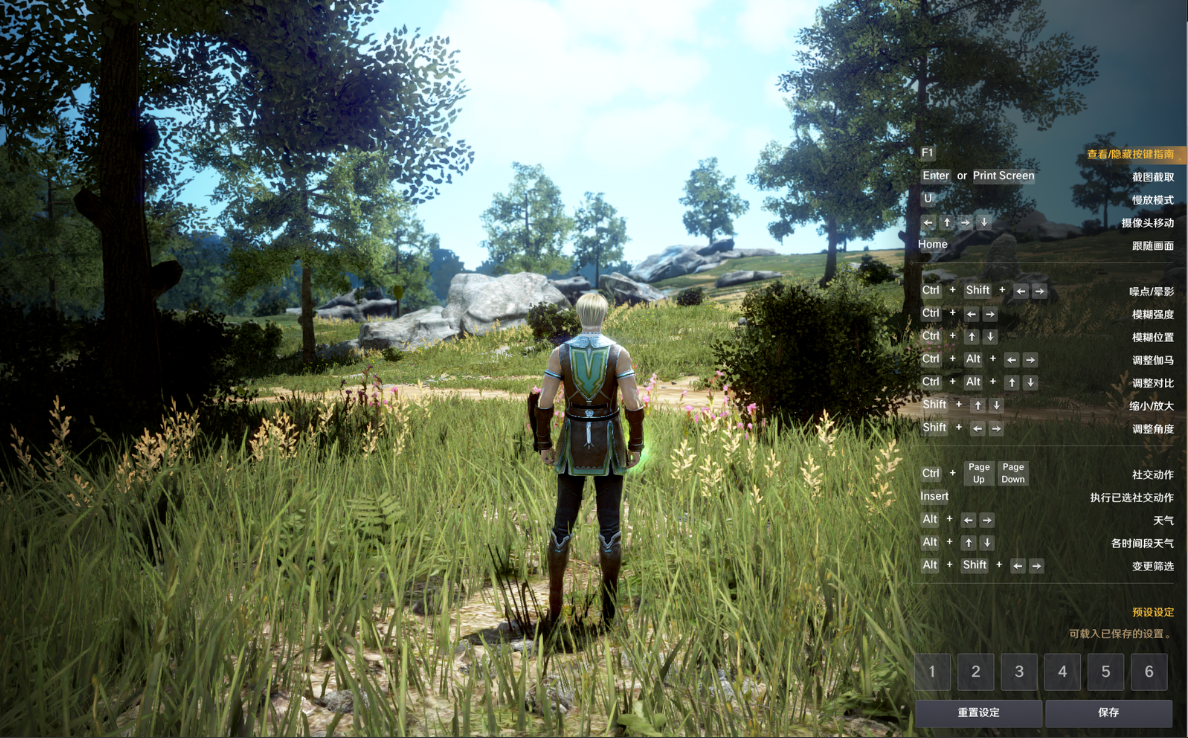The image size is (1188, 738).
Task: Activate preset slot number 5
Action: point(1106,672)
